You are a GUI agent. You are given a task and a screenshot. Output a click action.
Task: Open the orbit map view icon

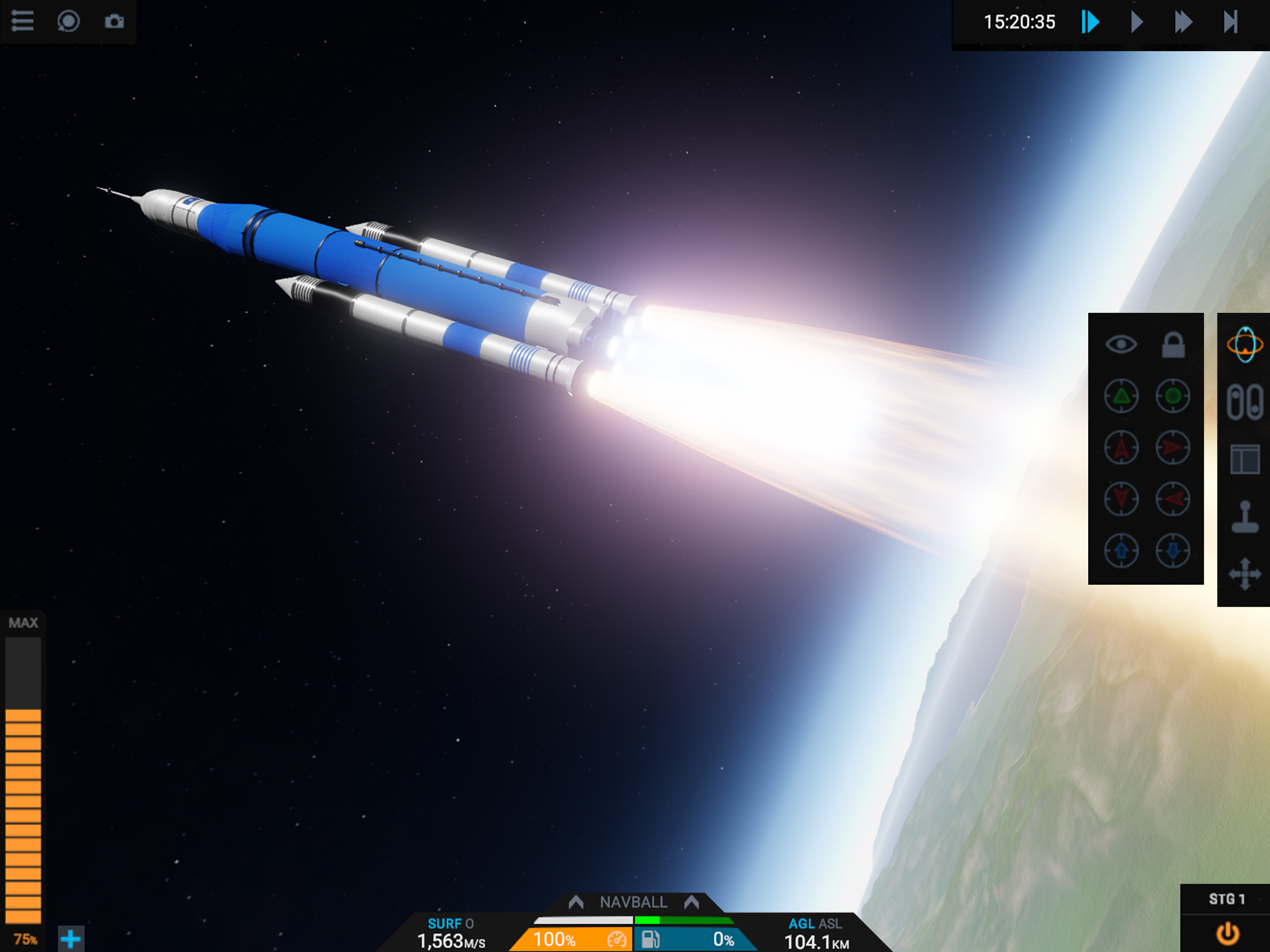pyautogui.click(x=1244, y=344)
